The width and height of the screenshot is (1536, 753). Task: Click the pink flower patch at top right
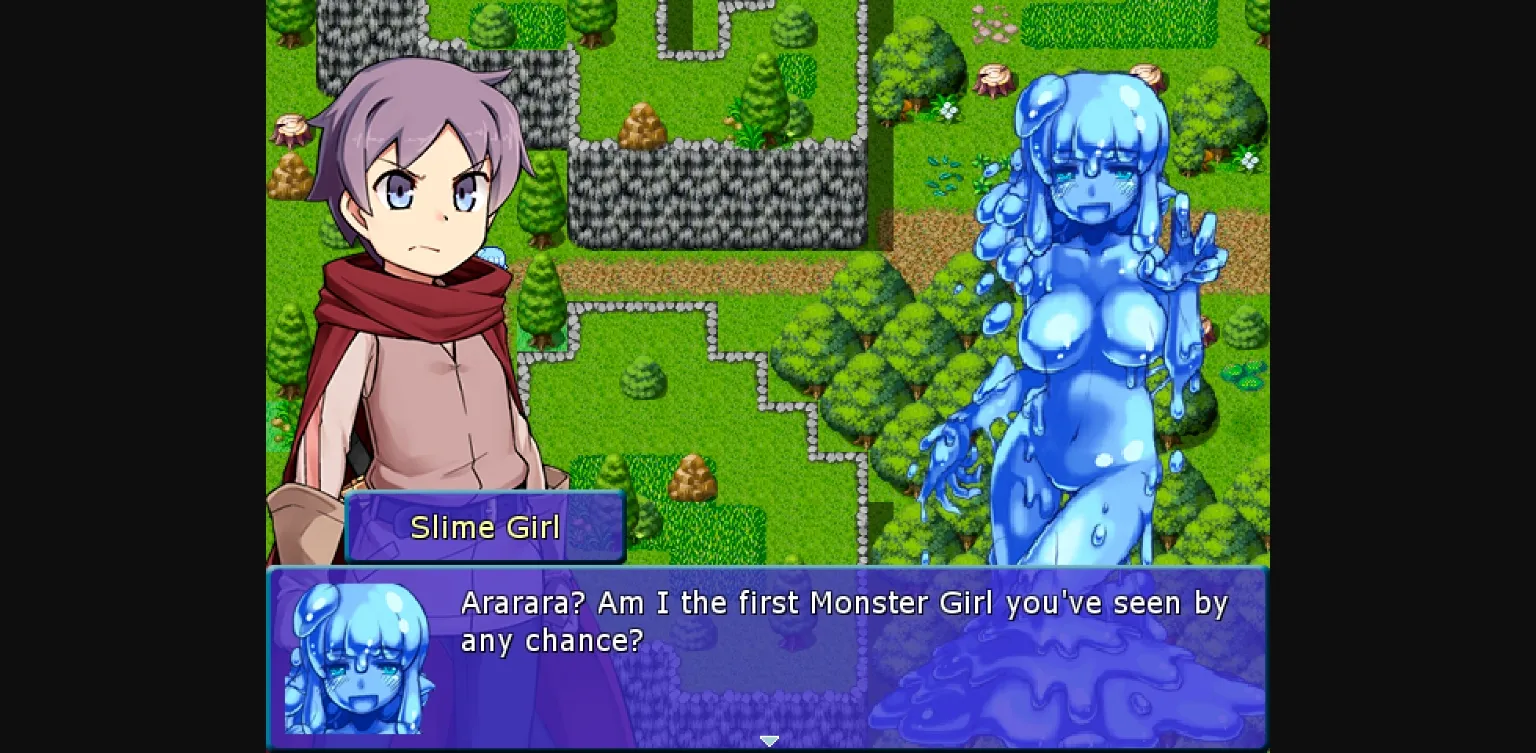tap(990, 25)
